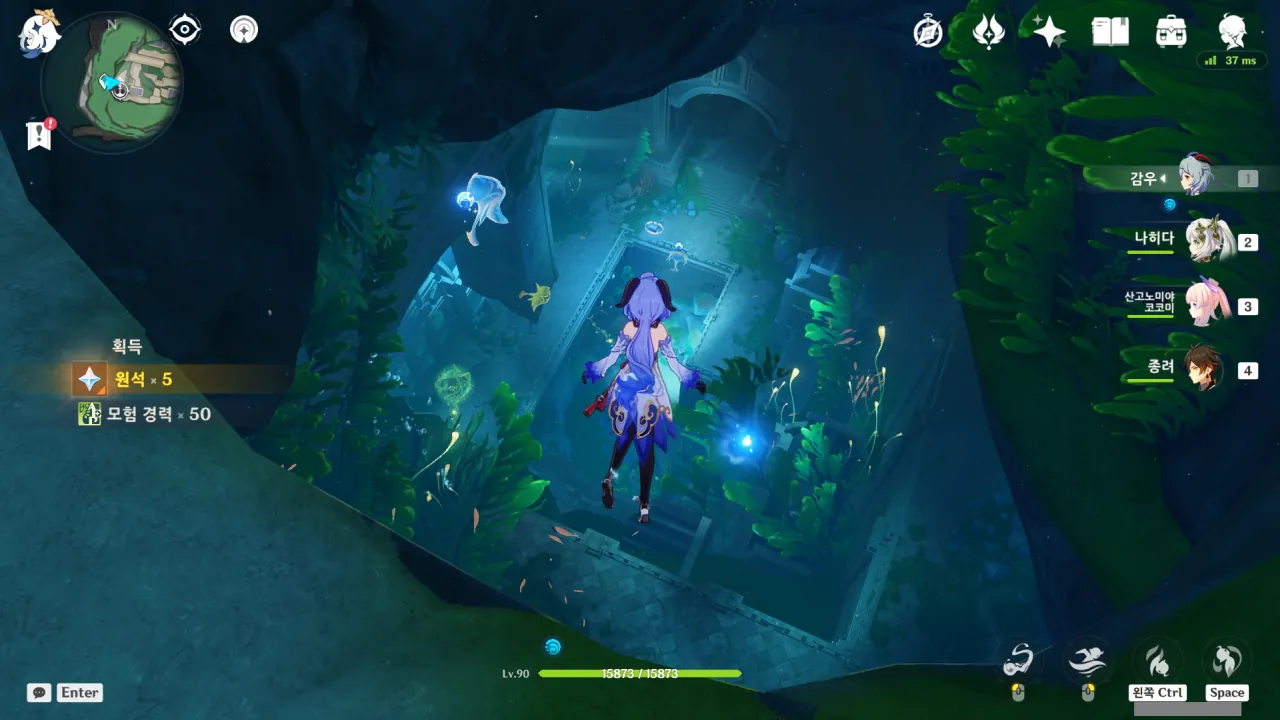Open the Paimon menu icon
This screenshot has width=1280, height=720.
[39, 32]
